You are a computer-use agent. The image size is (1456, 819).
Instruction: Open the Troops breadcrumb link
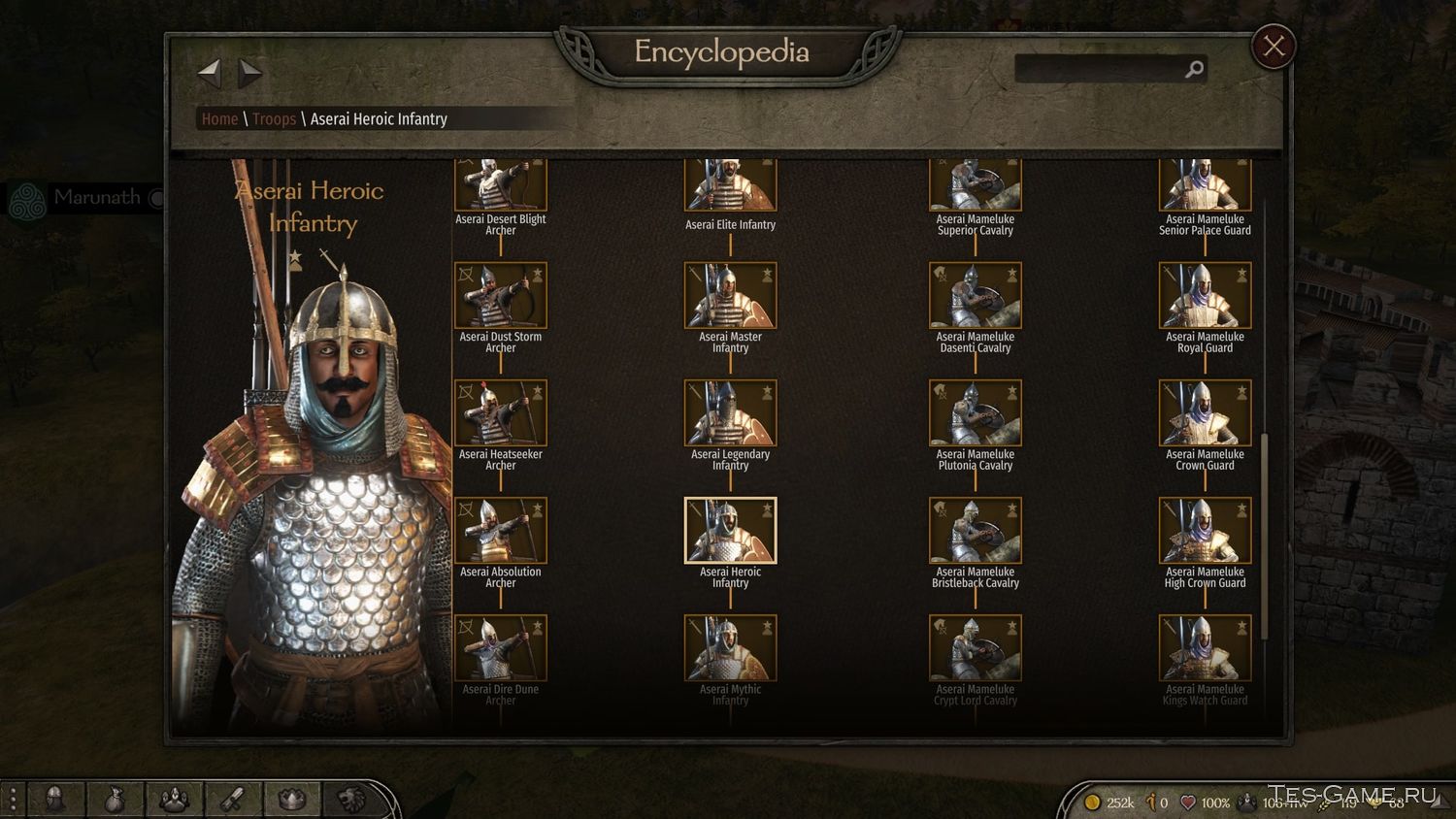pos(274,119)
